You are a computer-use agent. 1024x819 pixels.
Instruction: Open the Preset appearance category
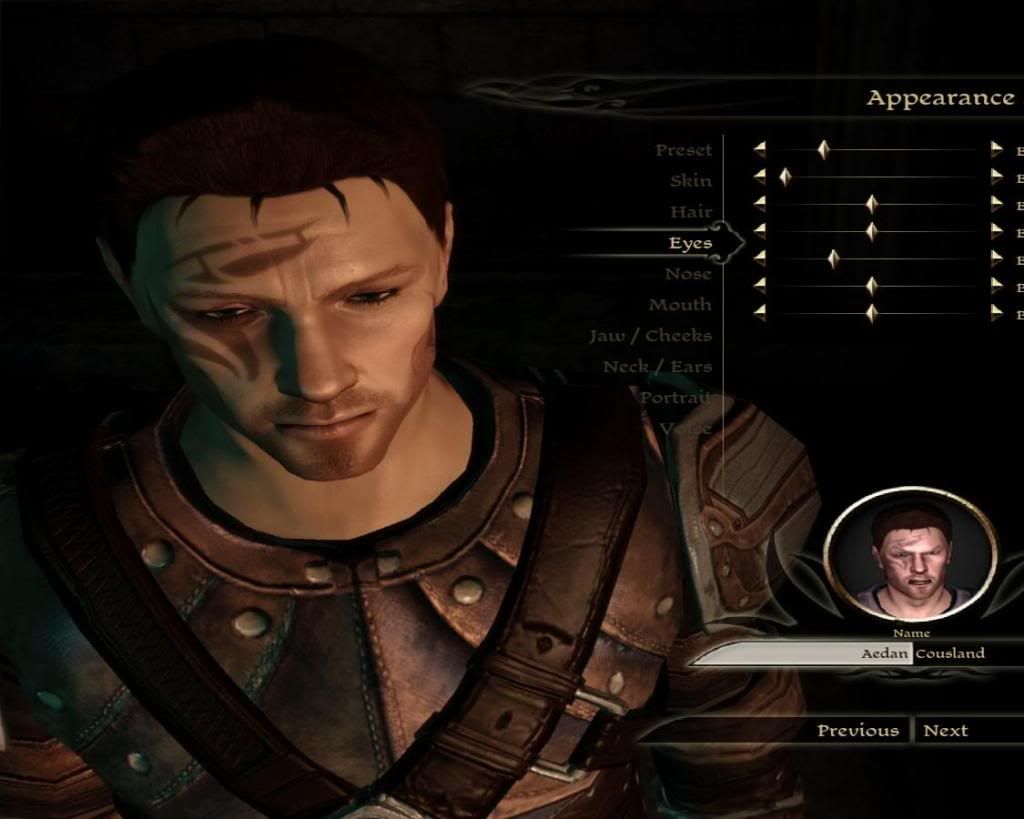(x=684, y=150)
